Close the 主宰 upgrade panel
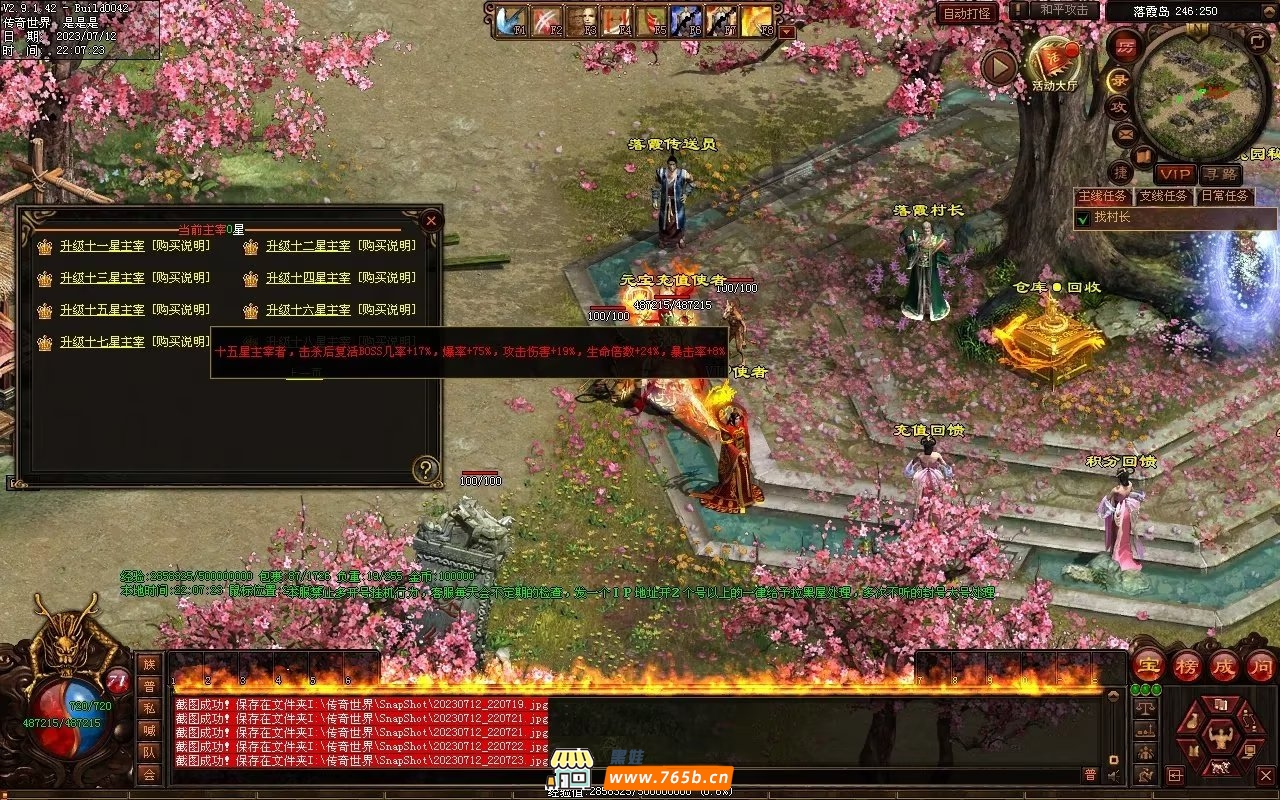Screen dimensions: 1280x800 click(x=431, y=220)
